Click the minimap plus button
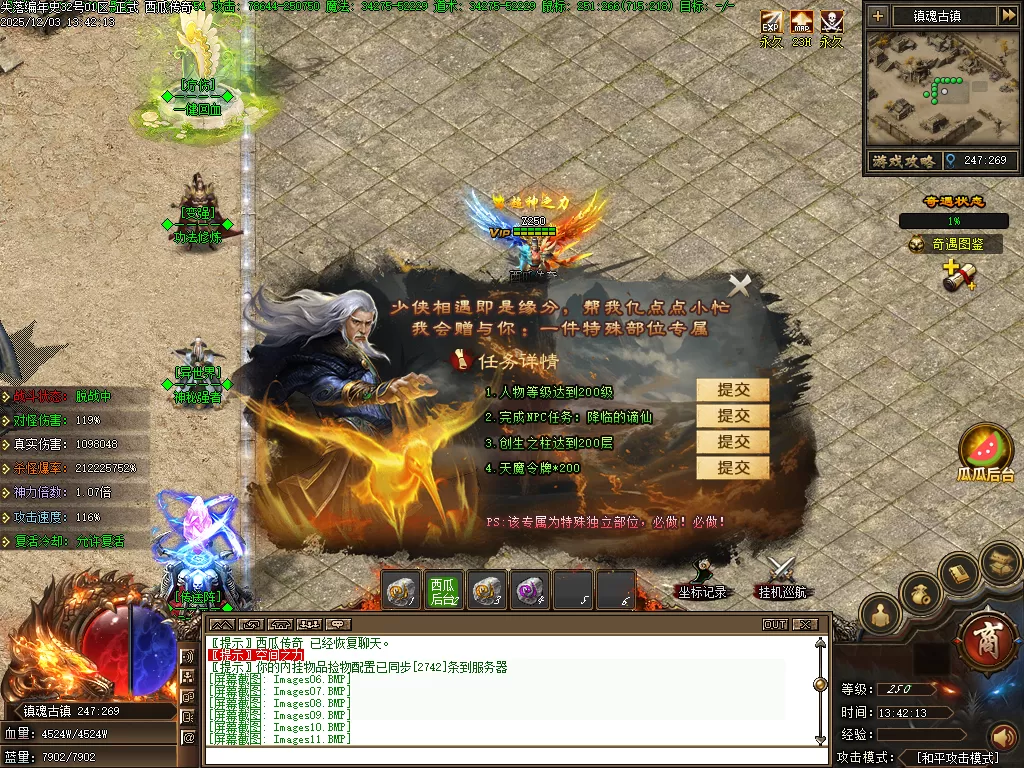Viewport: 1024px width, 768px height. [x=878, y=16]
